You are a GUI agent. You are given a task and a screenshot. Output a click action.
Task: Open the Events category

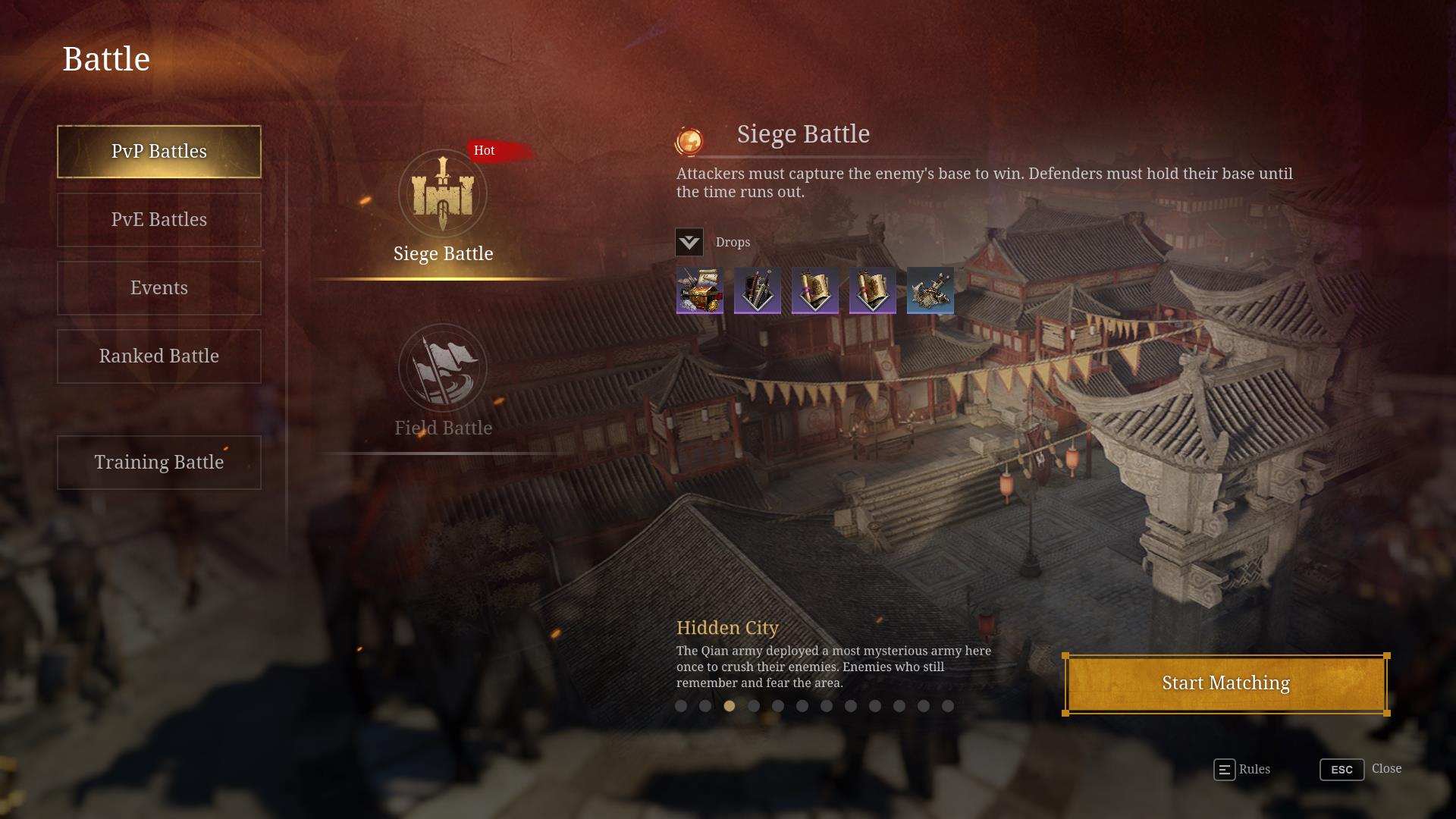click(x=159, y=288)
